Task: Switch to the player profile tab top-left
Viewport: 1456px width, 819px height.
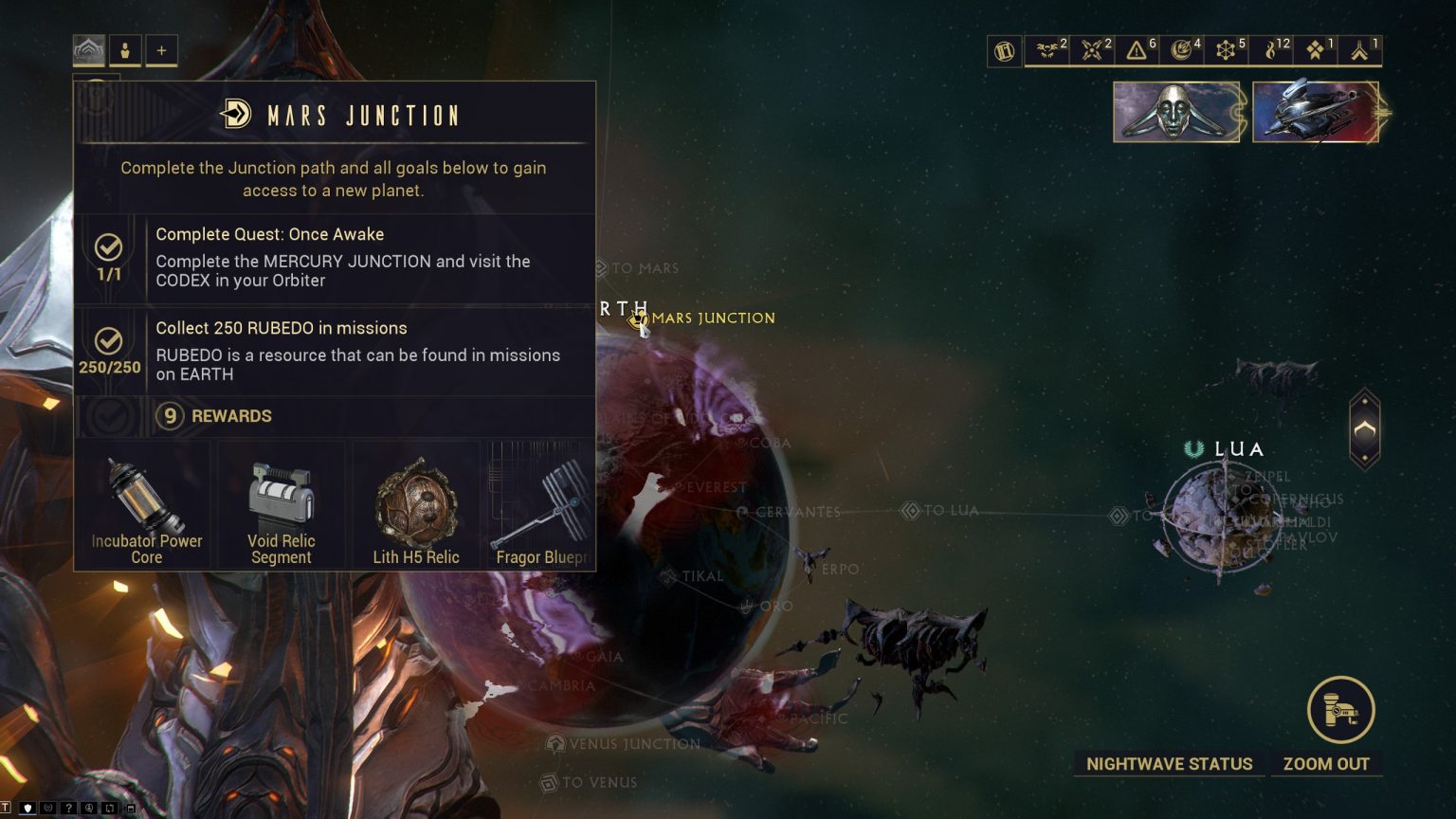Action: [124, 51]
